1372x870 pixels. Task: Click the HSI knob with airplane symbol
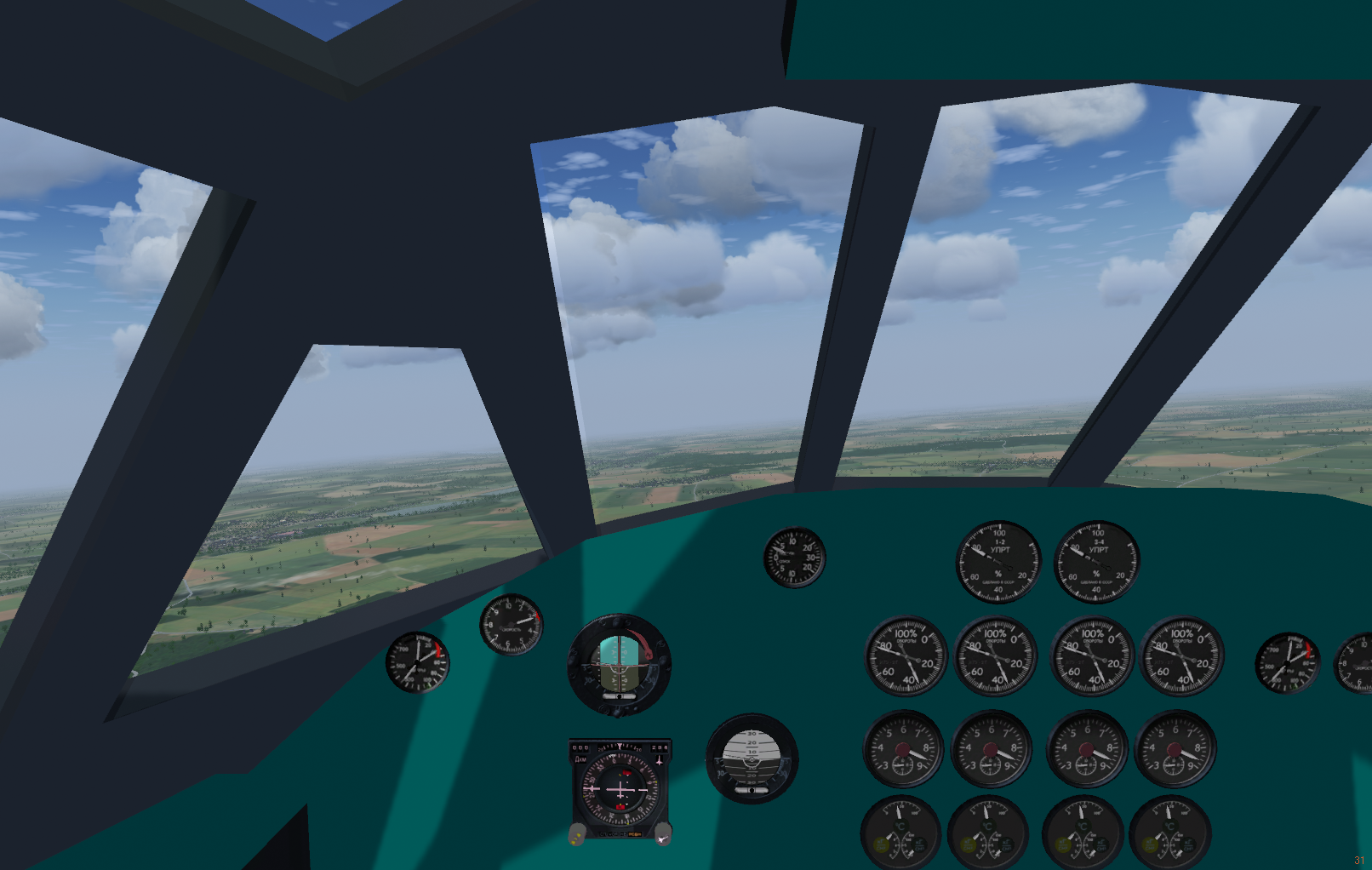[x=662, y=835]
